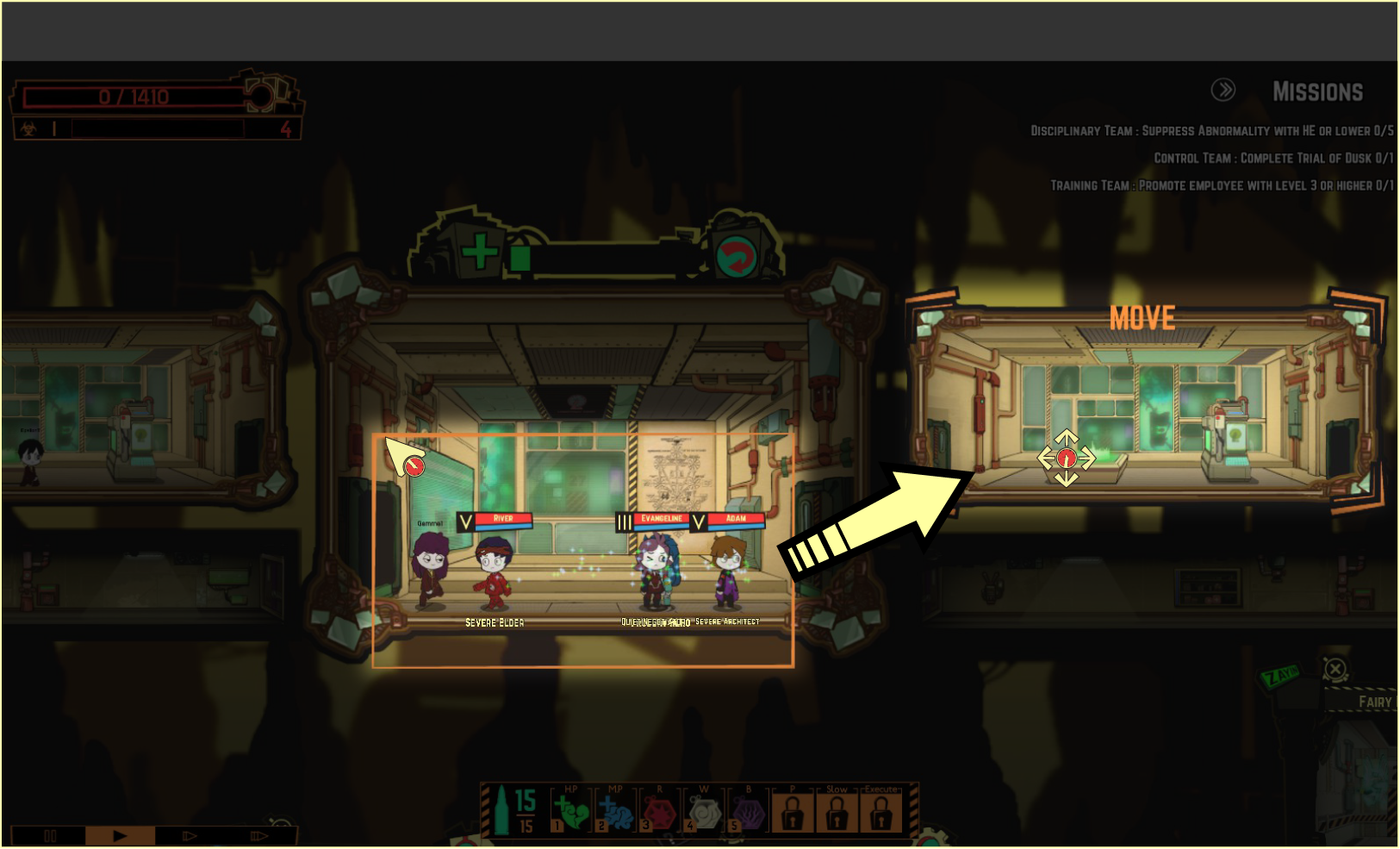Select employee River's name tag
The image size is (1400, 849).
(x=503, y=520)
